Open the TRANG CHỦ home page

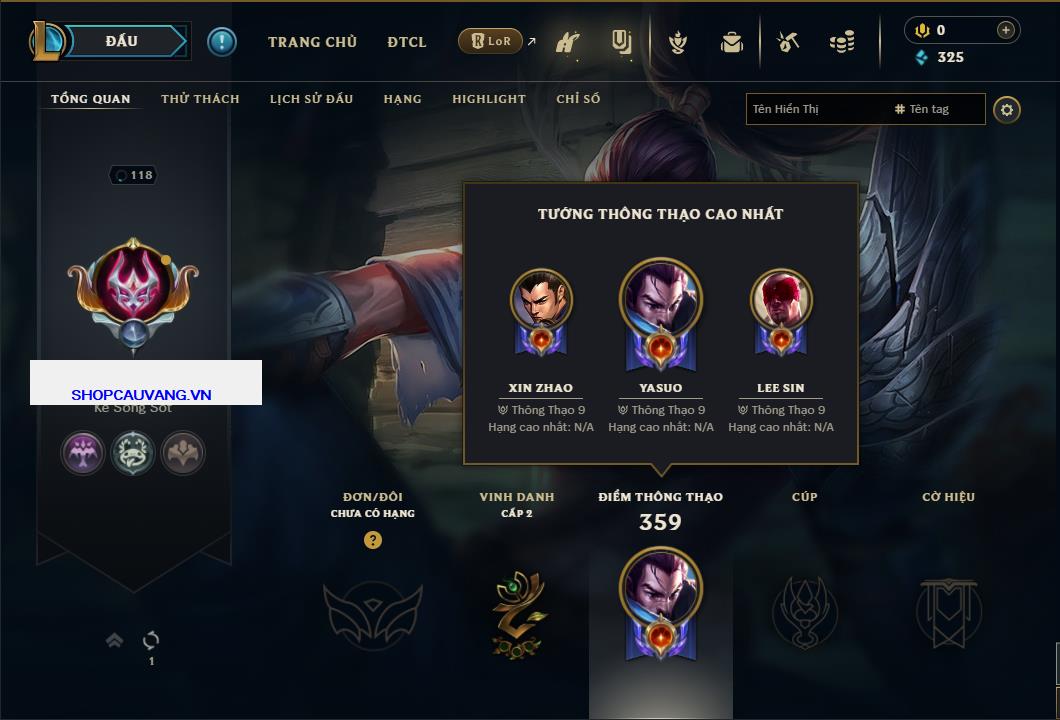312,42
